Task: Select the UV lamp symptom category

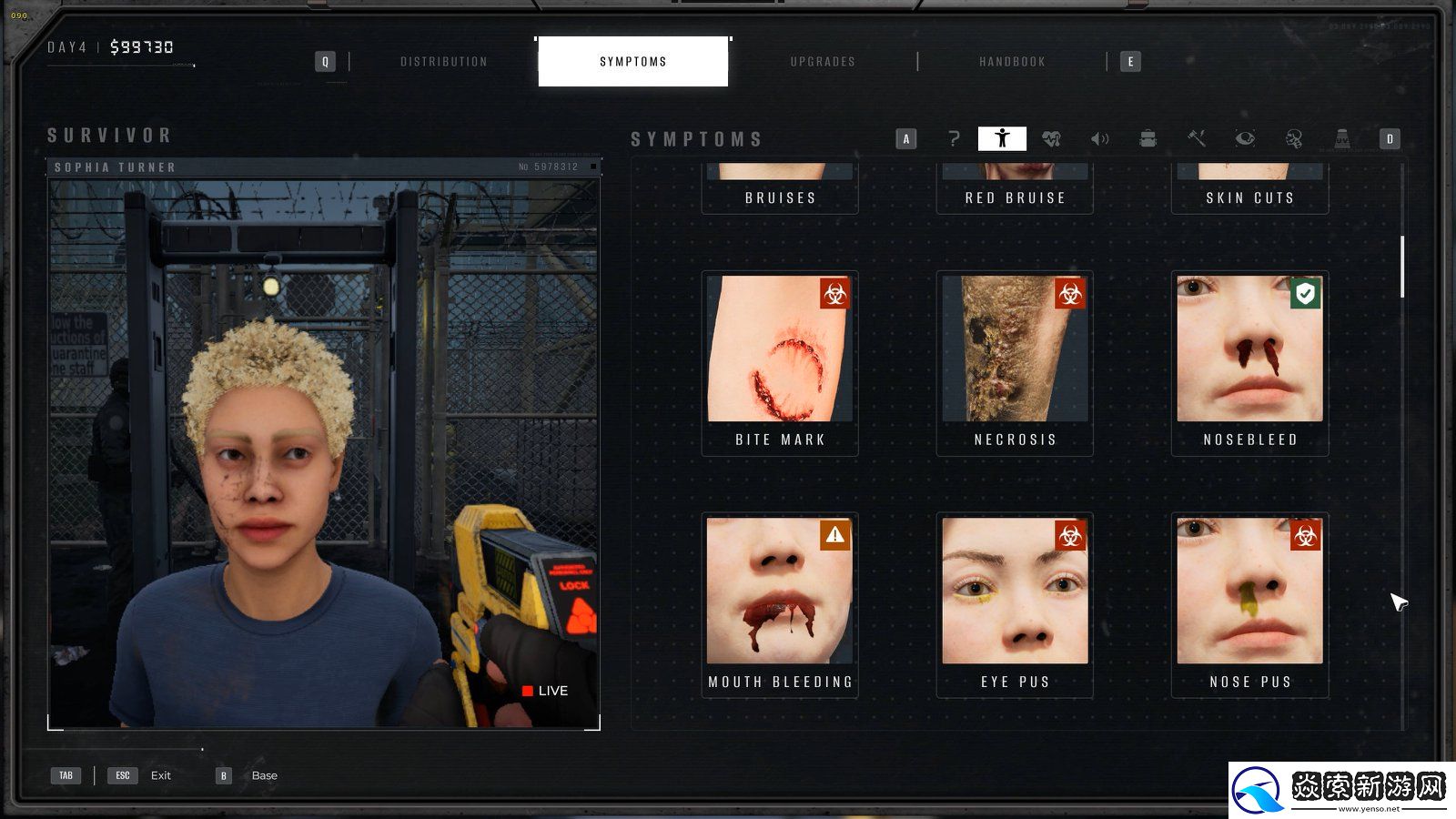Action: 1341,138
